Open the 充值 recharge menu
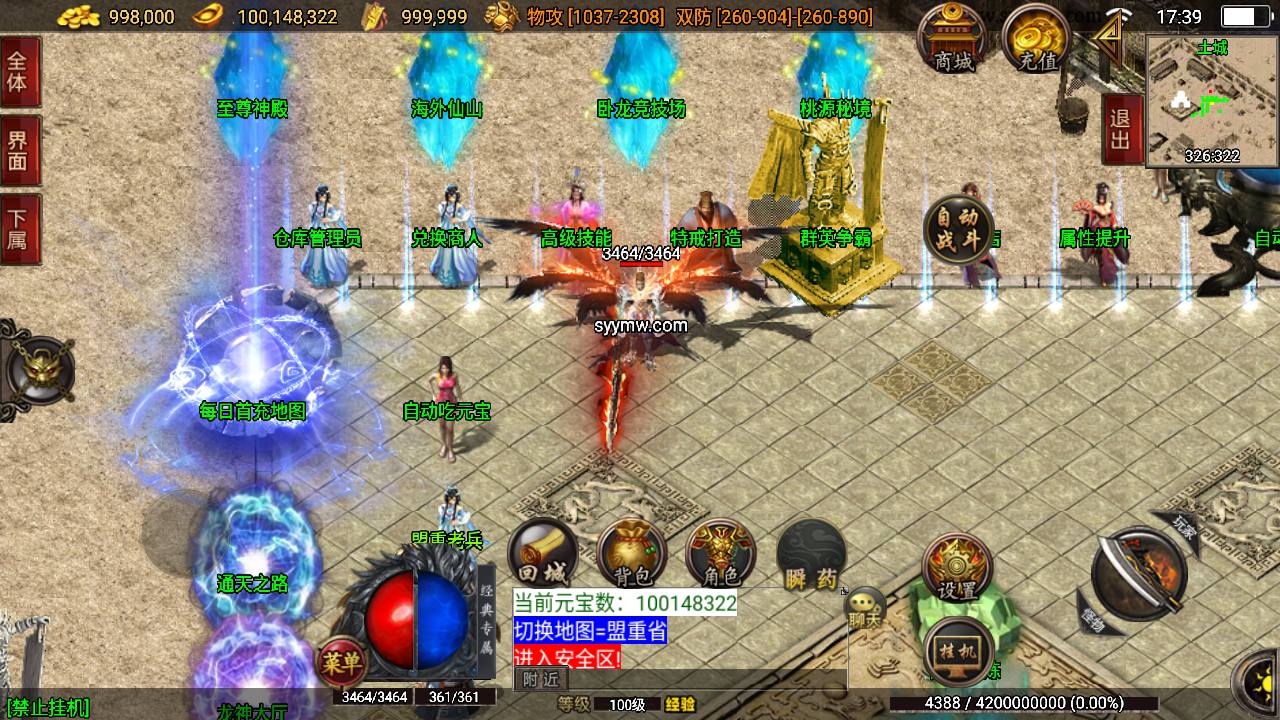Viewport: 1280px width, 720px height. pos(1037,38)
